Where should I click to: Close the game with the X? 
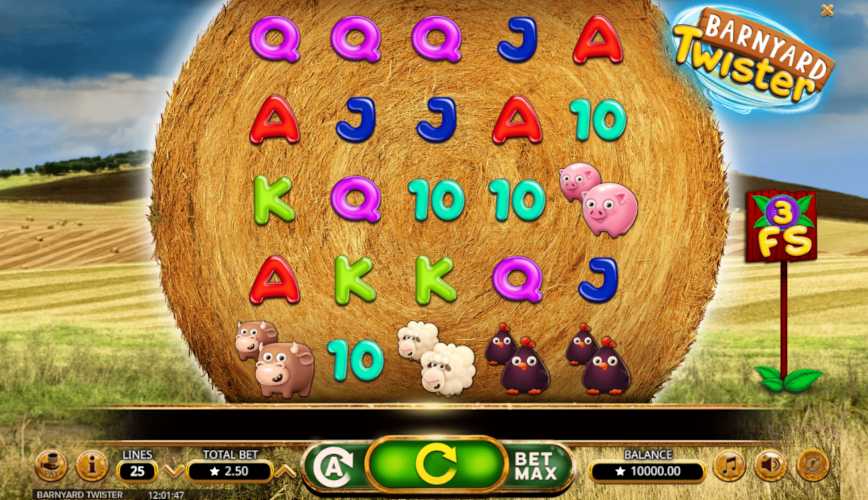pyautogui.click(x=827, y=10)
